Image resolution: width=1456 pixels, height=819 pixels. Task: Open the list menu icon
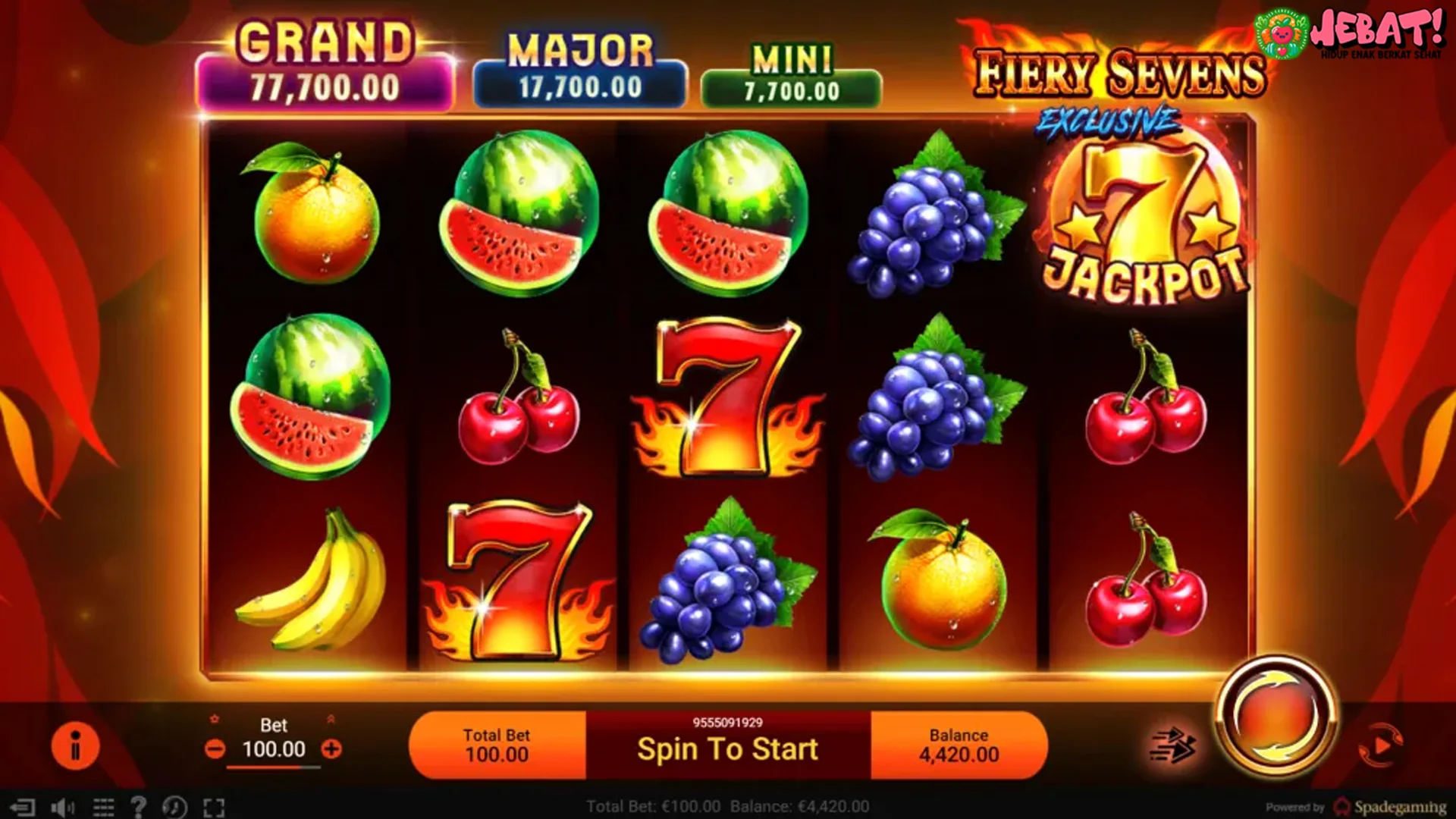[103, 807]
